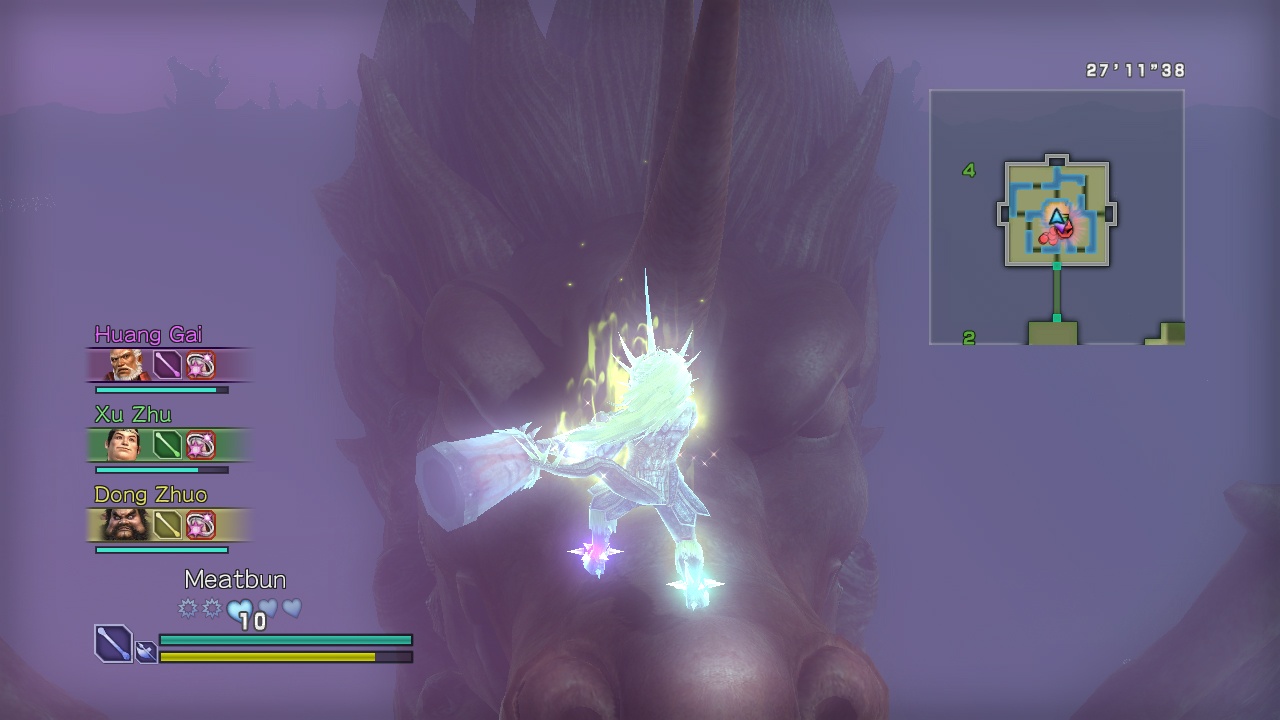Viewport: 1280px width, 720px height.
Task: Click Dong Zhuo's ring item icon
Action: click(200, 525)
